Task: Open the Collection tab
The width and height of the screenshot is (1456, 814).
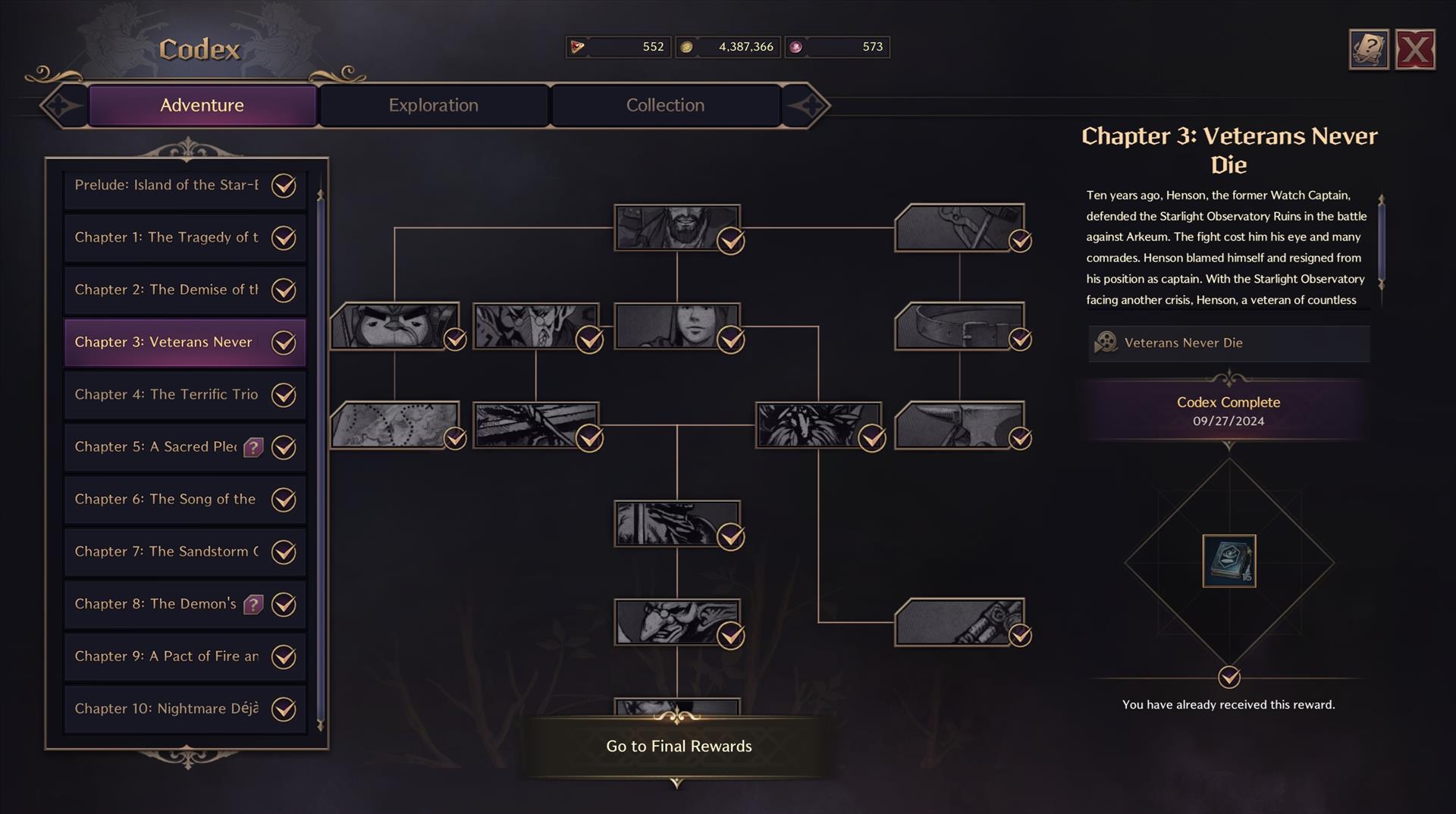Action: pyautogui.click(x=665, y=105)
